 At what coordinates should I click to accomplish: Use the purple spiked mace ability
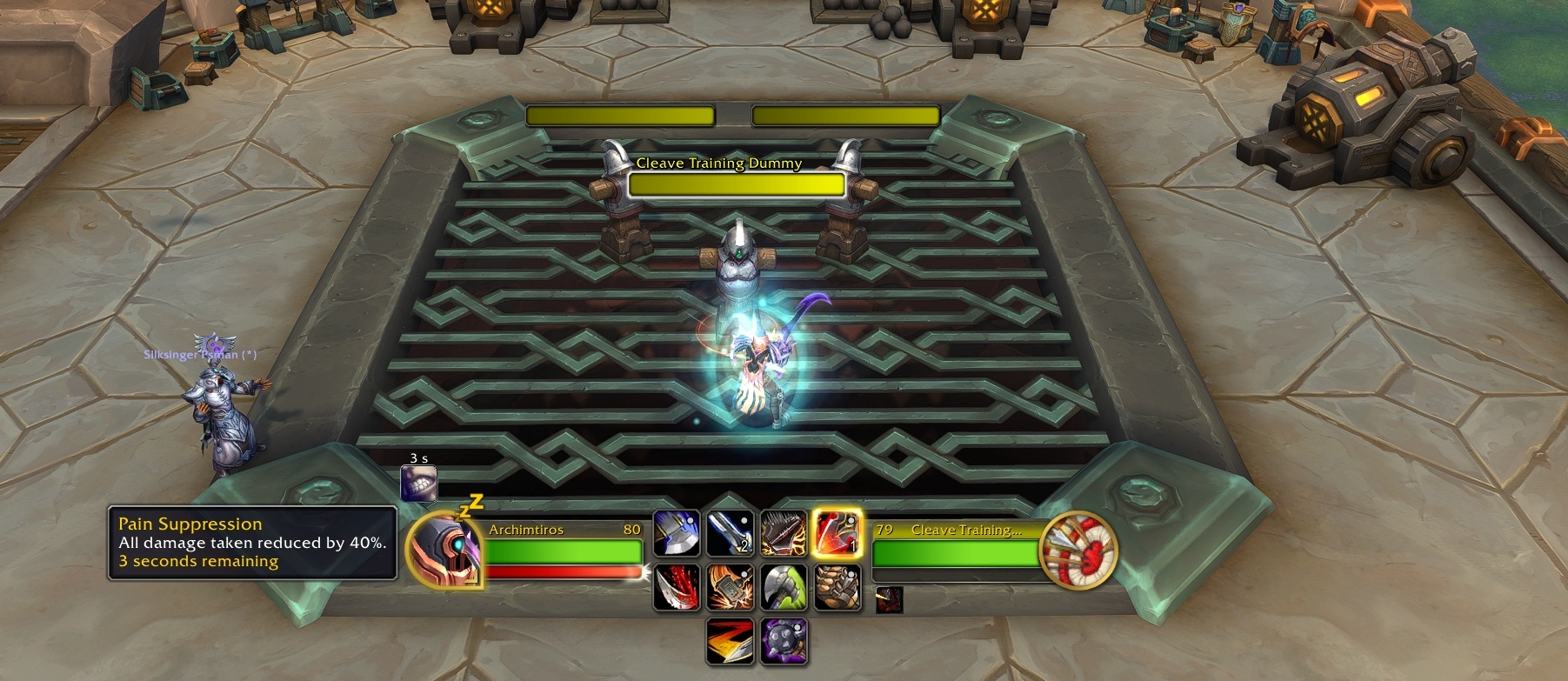784,642
